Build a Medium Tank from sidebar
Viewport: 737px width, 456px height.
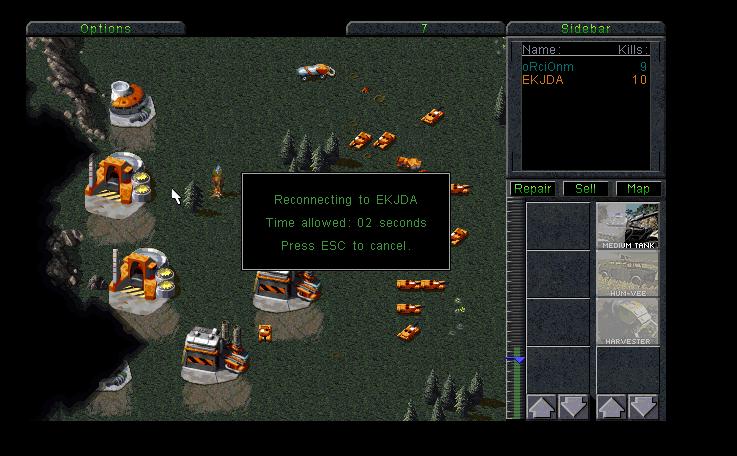coord(627,226)
